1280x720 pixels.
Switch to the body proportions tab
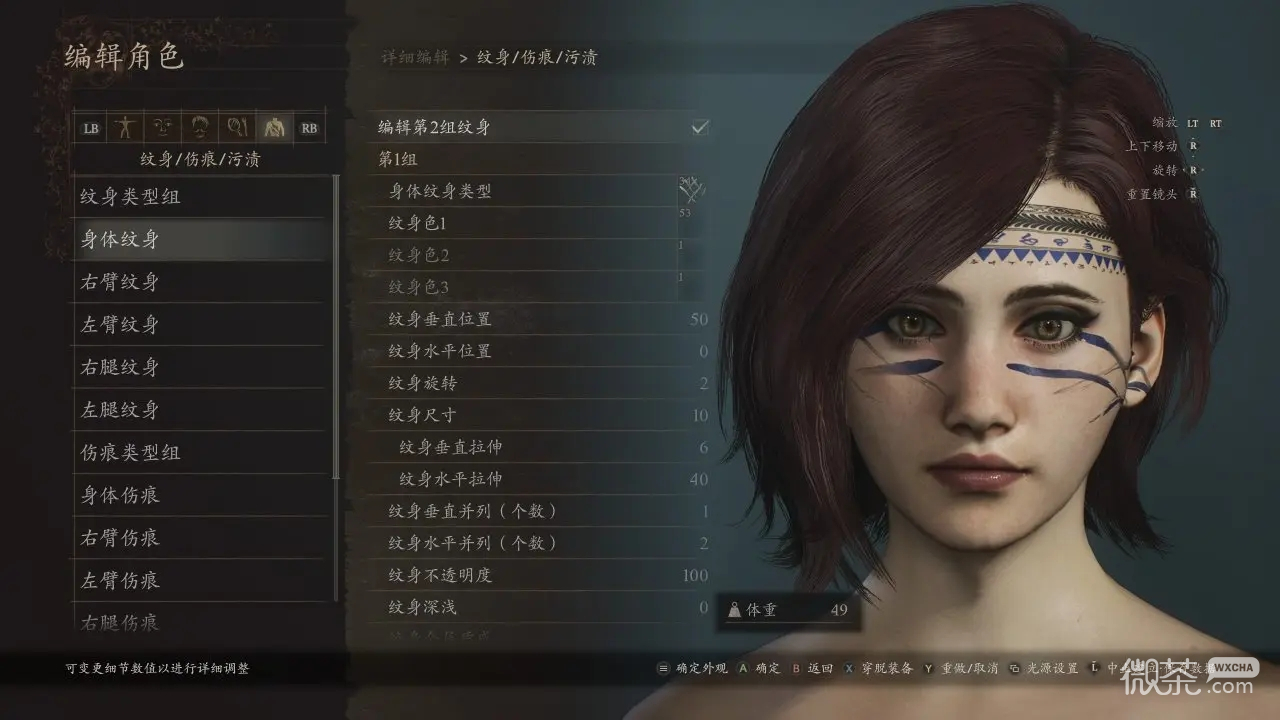point(126,127)
